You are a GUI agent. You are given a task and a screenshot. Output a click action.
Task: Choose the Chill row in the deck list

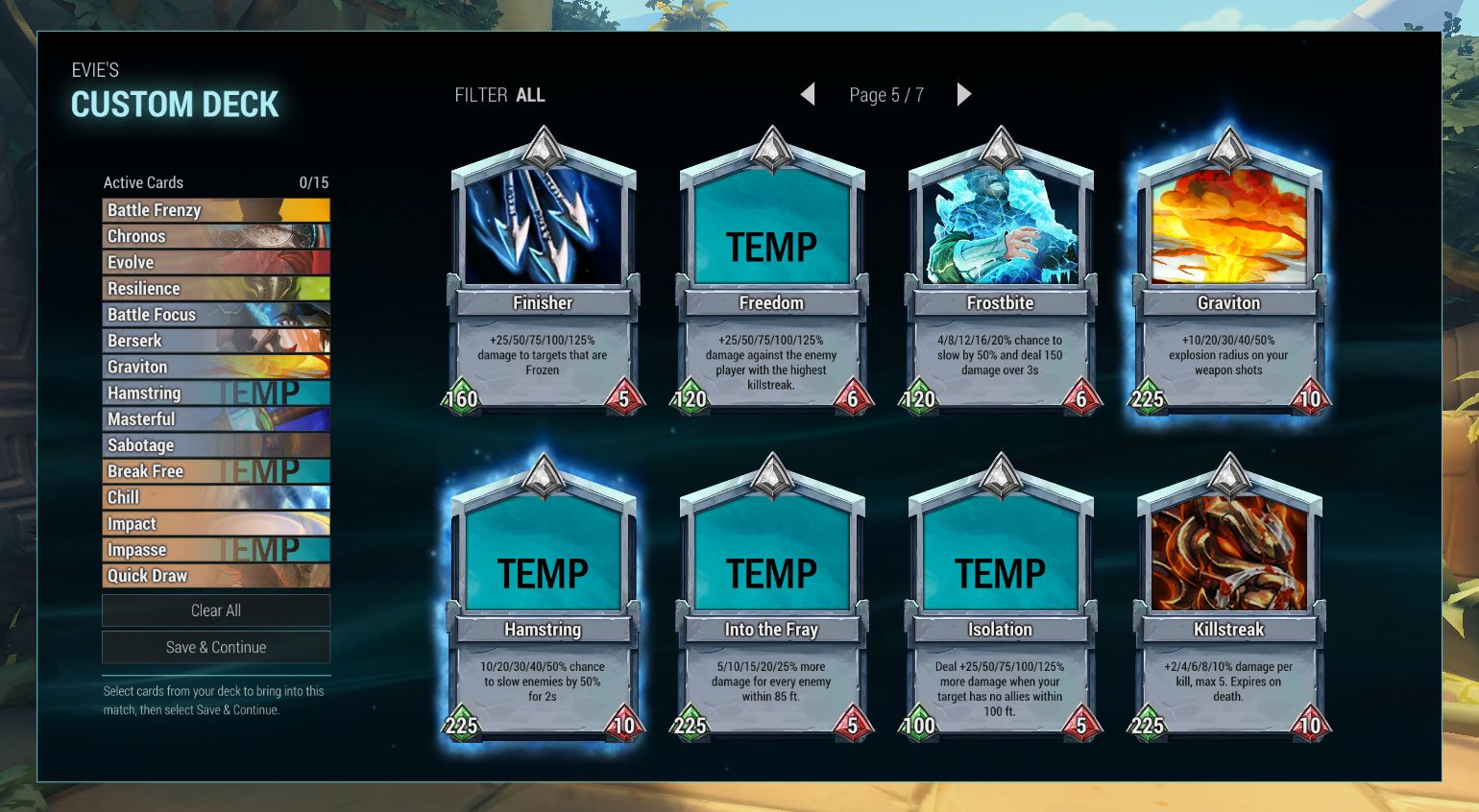[x=216, y=497]
